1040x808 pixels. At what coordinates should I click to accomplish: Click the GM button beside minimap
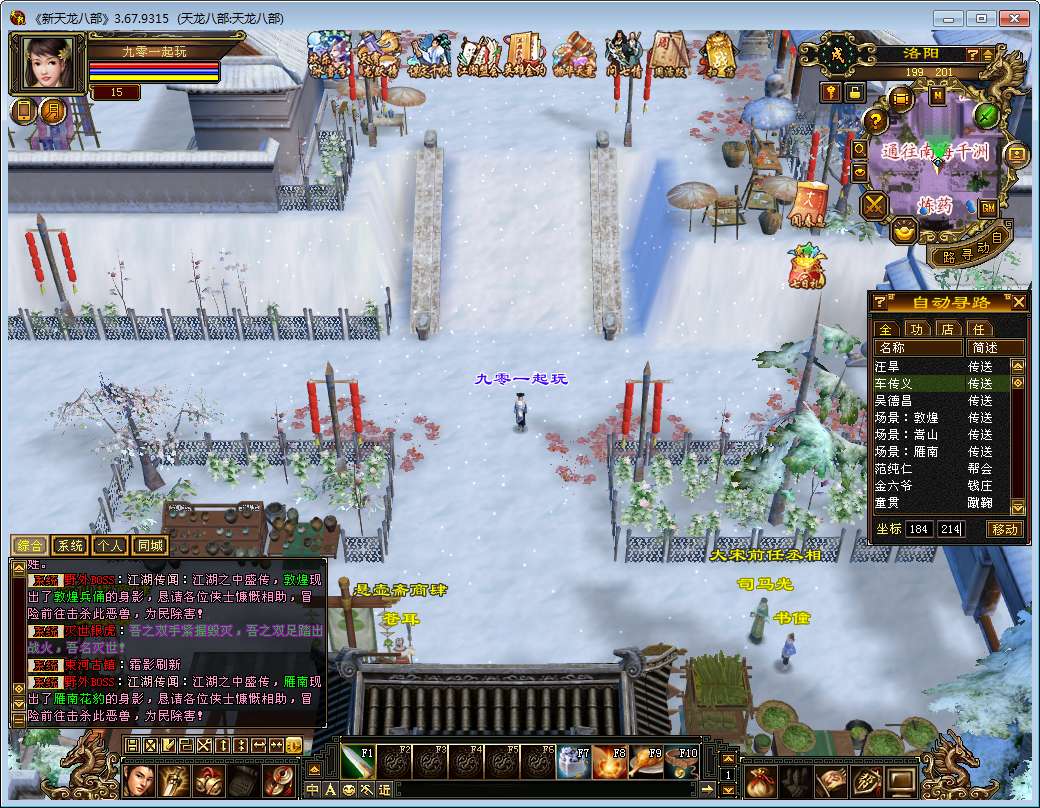pyautogui.click(x=988, y=207)
